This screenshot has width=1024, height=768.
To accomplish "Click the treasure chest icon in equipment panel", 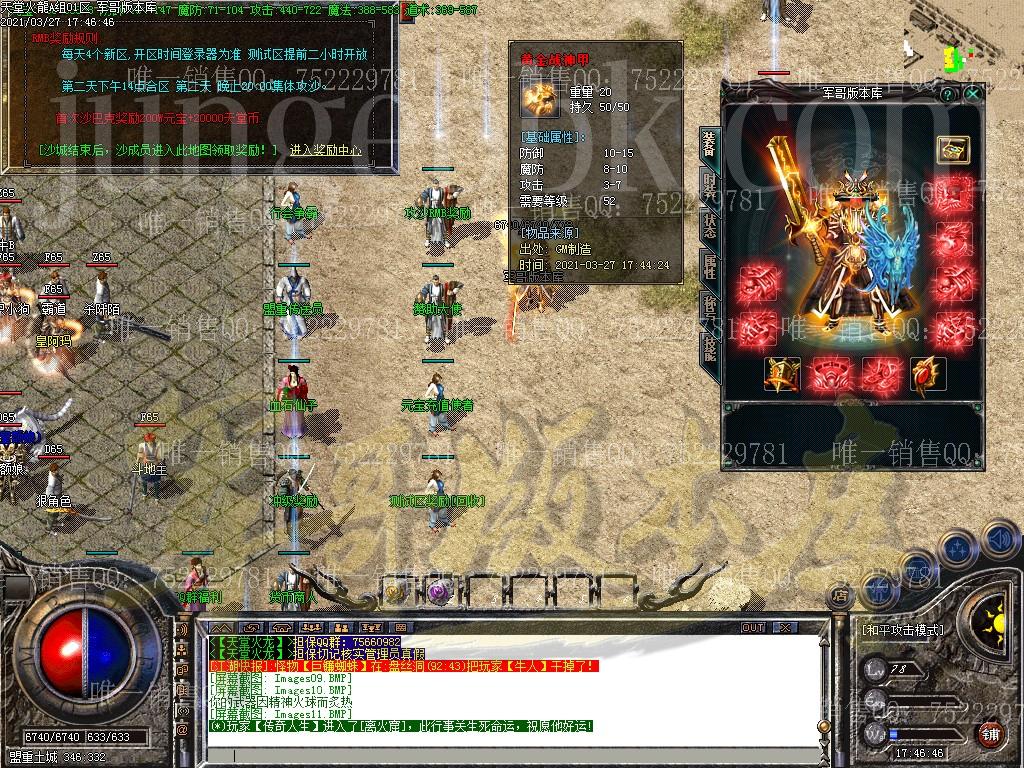I will pyautogui.click(x=953, y=149).
